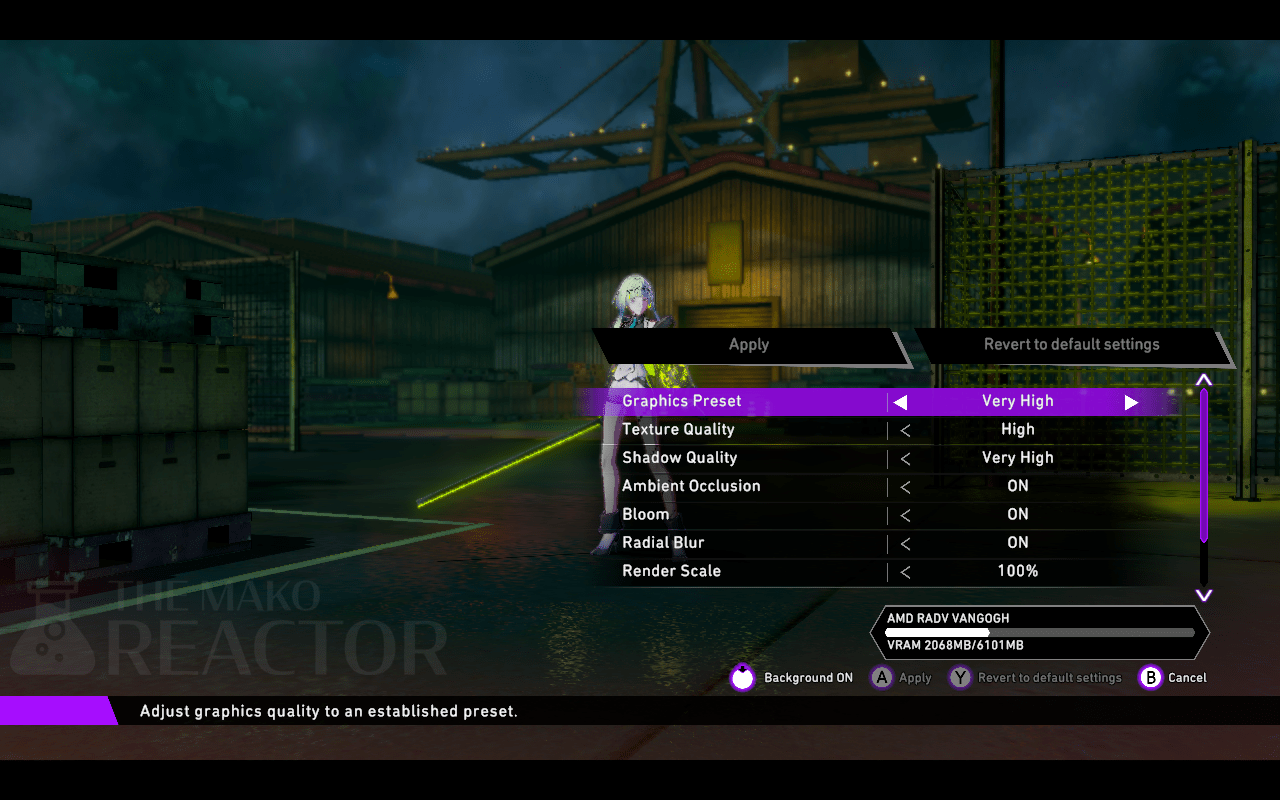Select the Ambient Occlusion setting label
The width and height of the screenshot is (1280, 800).
691,486
